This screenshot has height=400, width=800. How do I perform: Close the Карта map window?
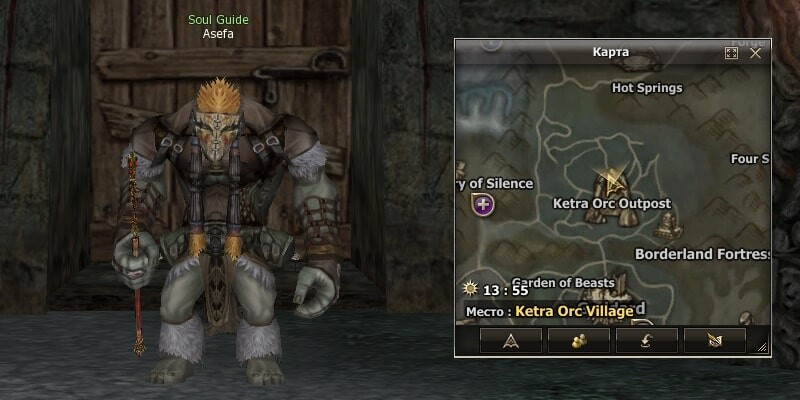tap(756, 53)
